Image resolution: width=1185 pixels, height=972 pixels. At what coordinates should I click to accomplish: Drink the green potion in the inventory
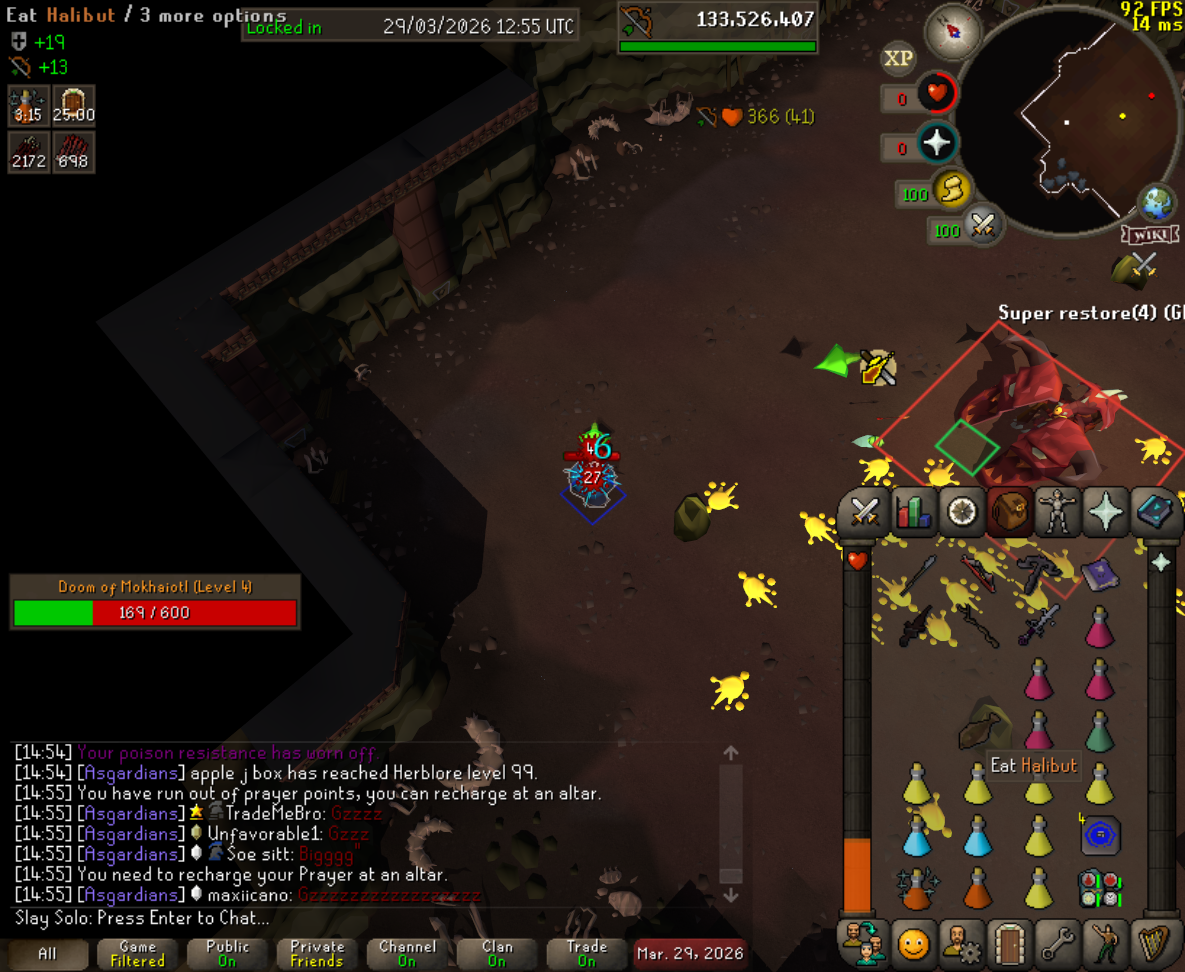pyautogui.click(x=1099, y=733)
